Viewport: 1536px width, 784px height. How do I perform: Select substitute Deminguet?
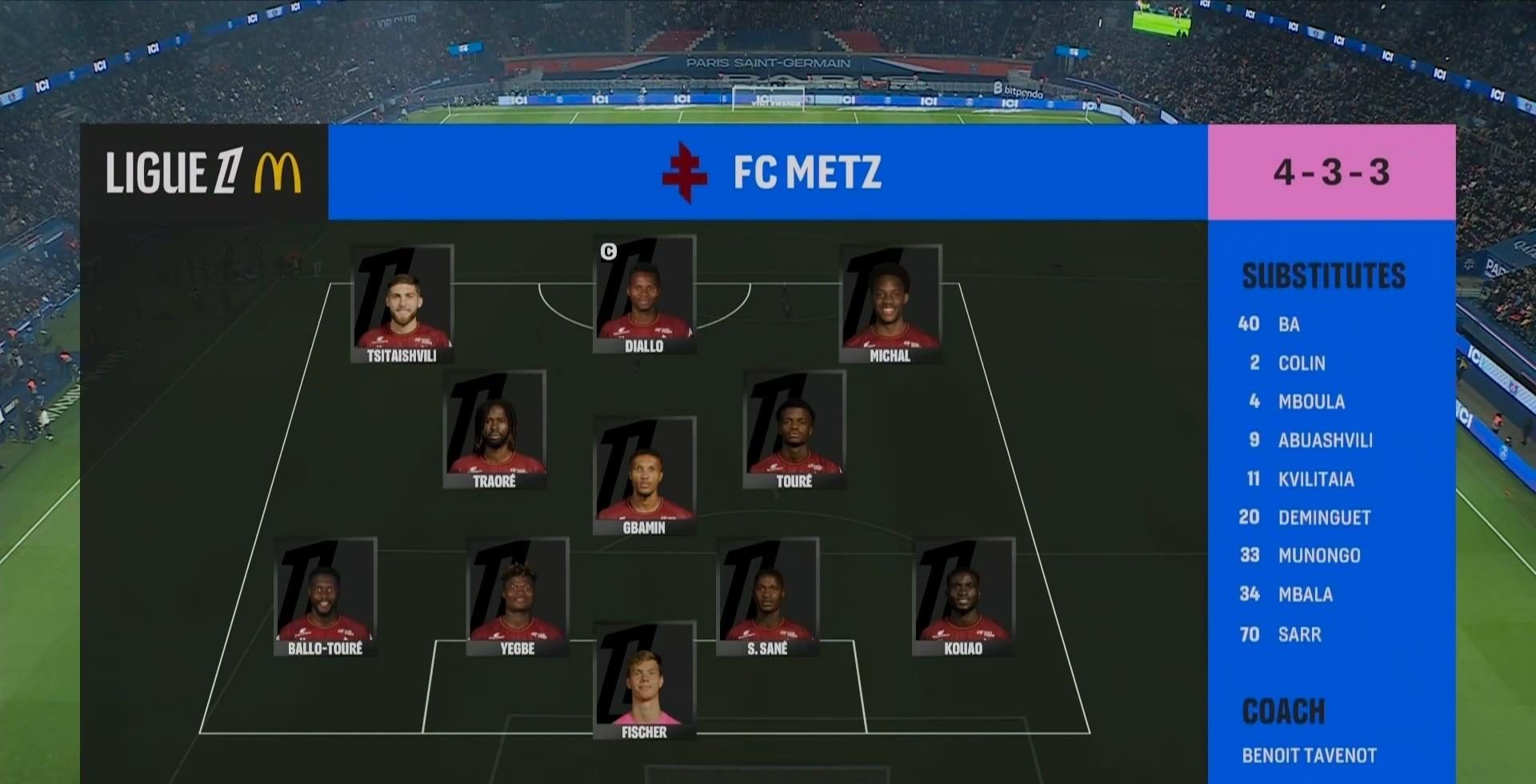1324,518
